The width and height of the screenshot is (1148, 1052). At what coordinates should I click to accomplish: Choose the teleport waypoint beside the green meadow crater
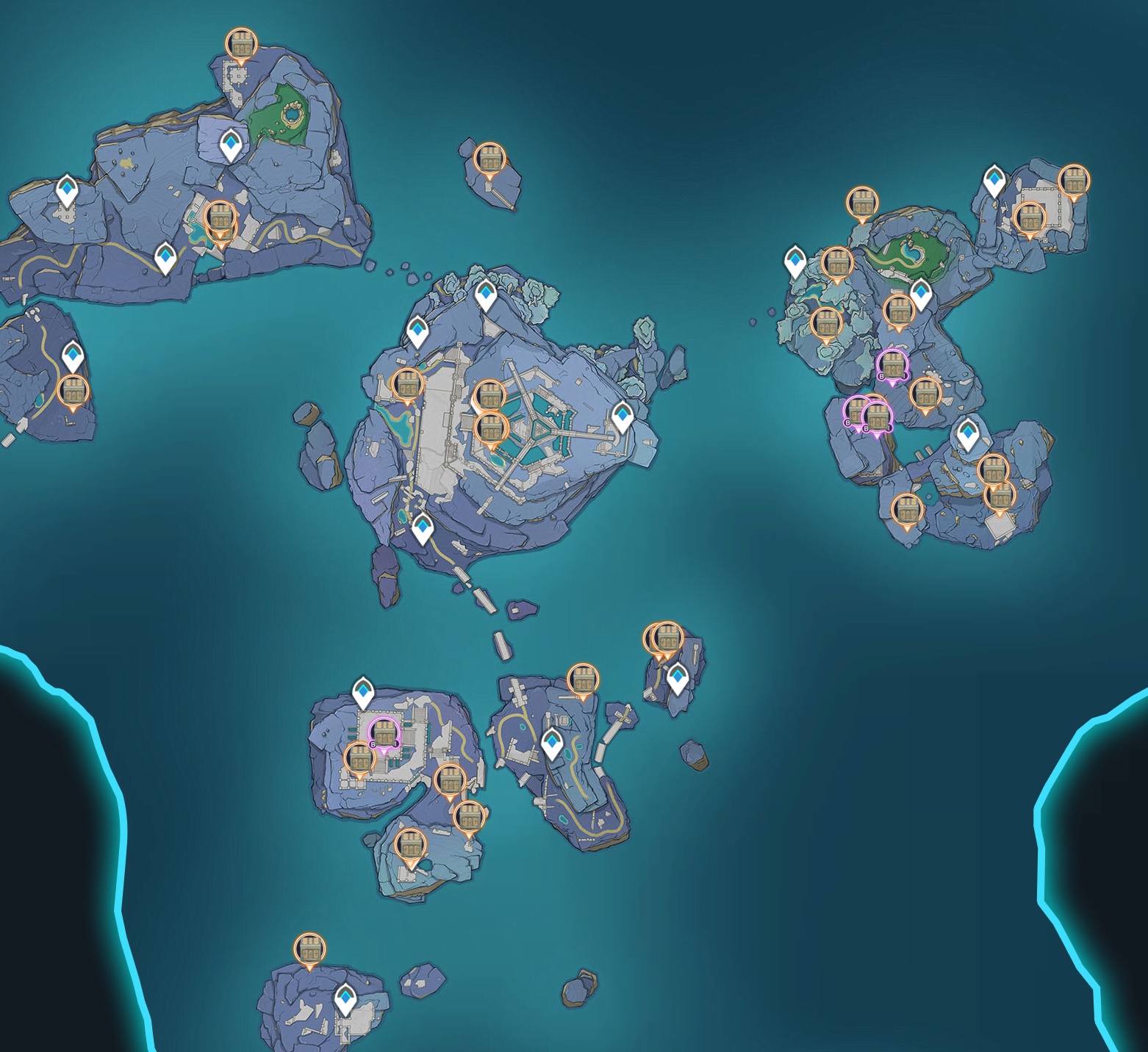click(x=232, y=145)
